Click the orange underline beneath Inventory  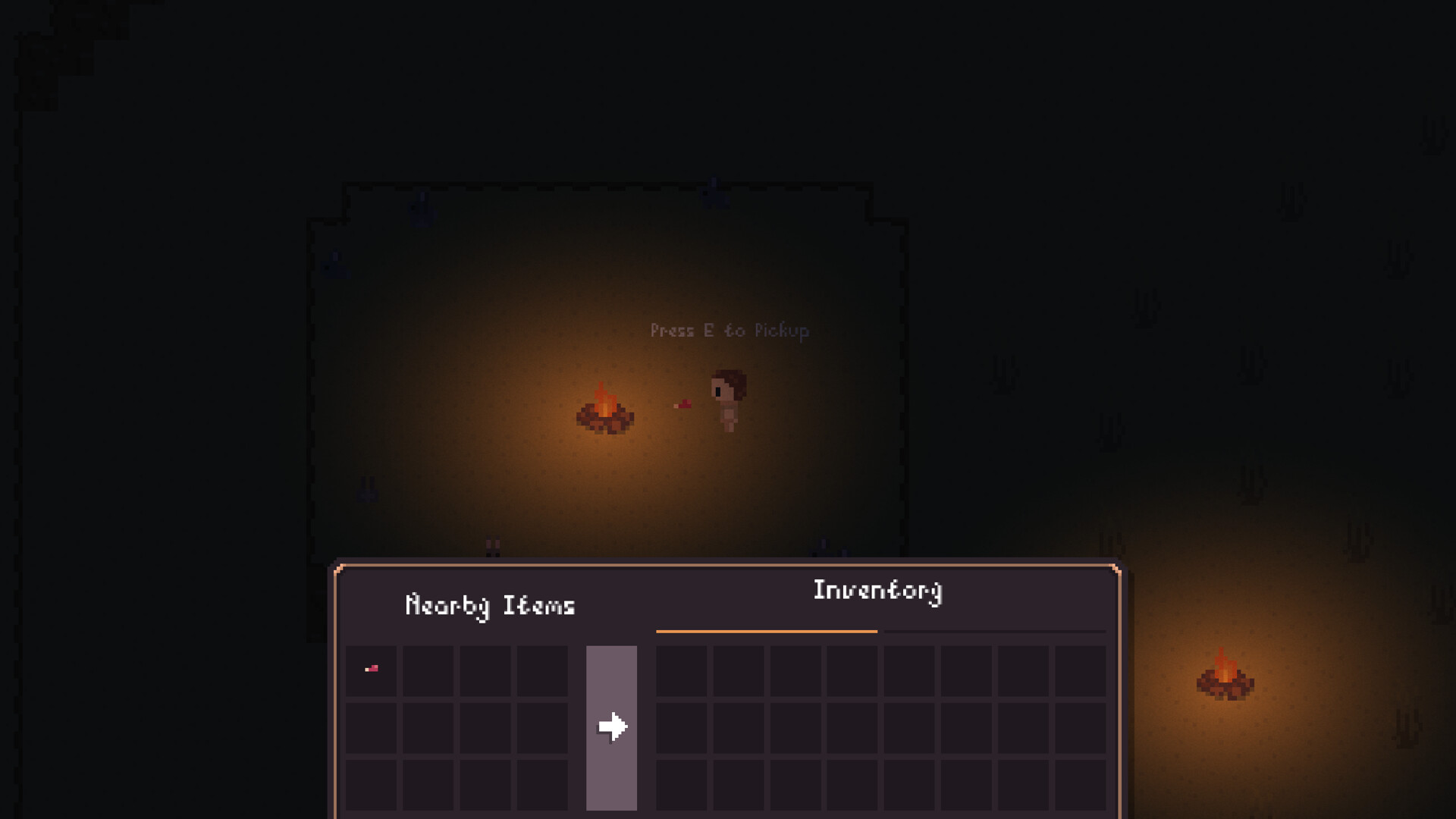[x=767, y=629]
